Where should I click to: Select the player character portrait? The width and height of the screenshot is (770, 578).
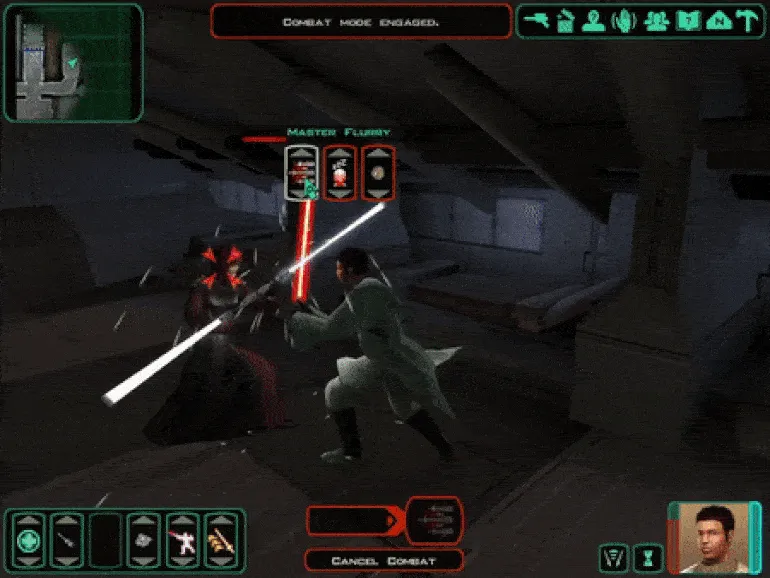pos(708,535)
